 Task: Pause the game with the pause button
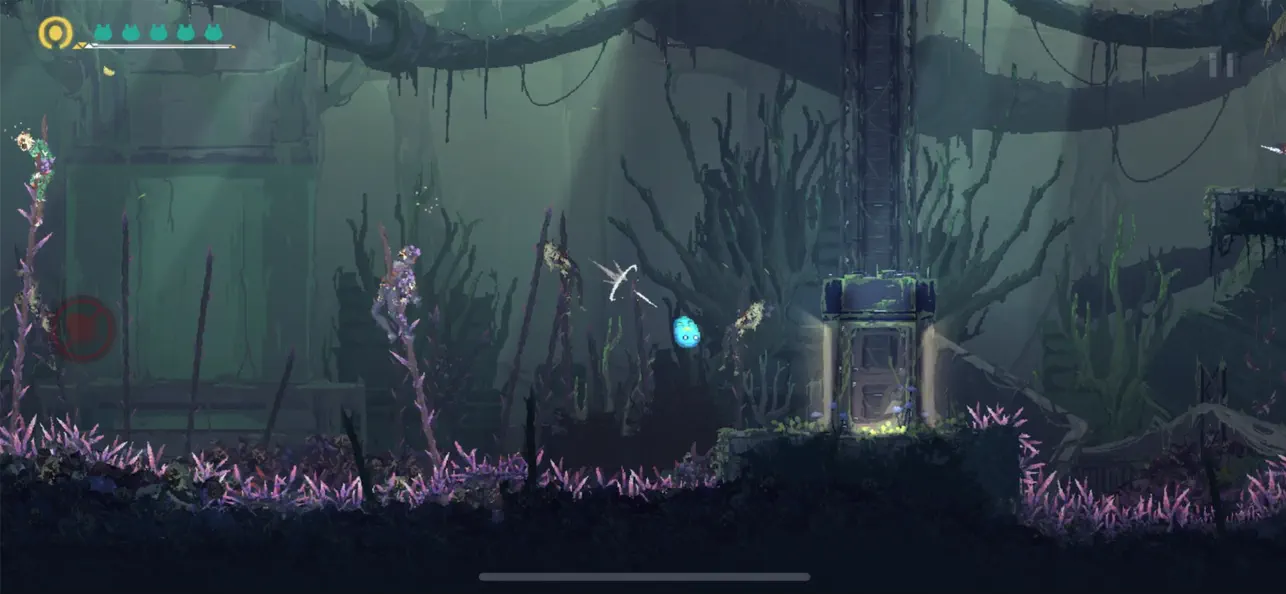pos(1221,64)
